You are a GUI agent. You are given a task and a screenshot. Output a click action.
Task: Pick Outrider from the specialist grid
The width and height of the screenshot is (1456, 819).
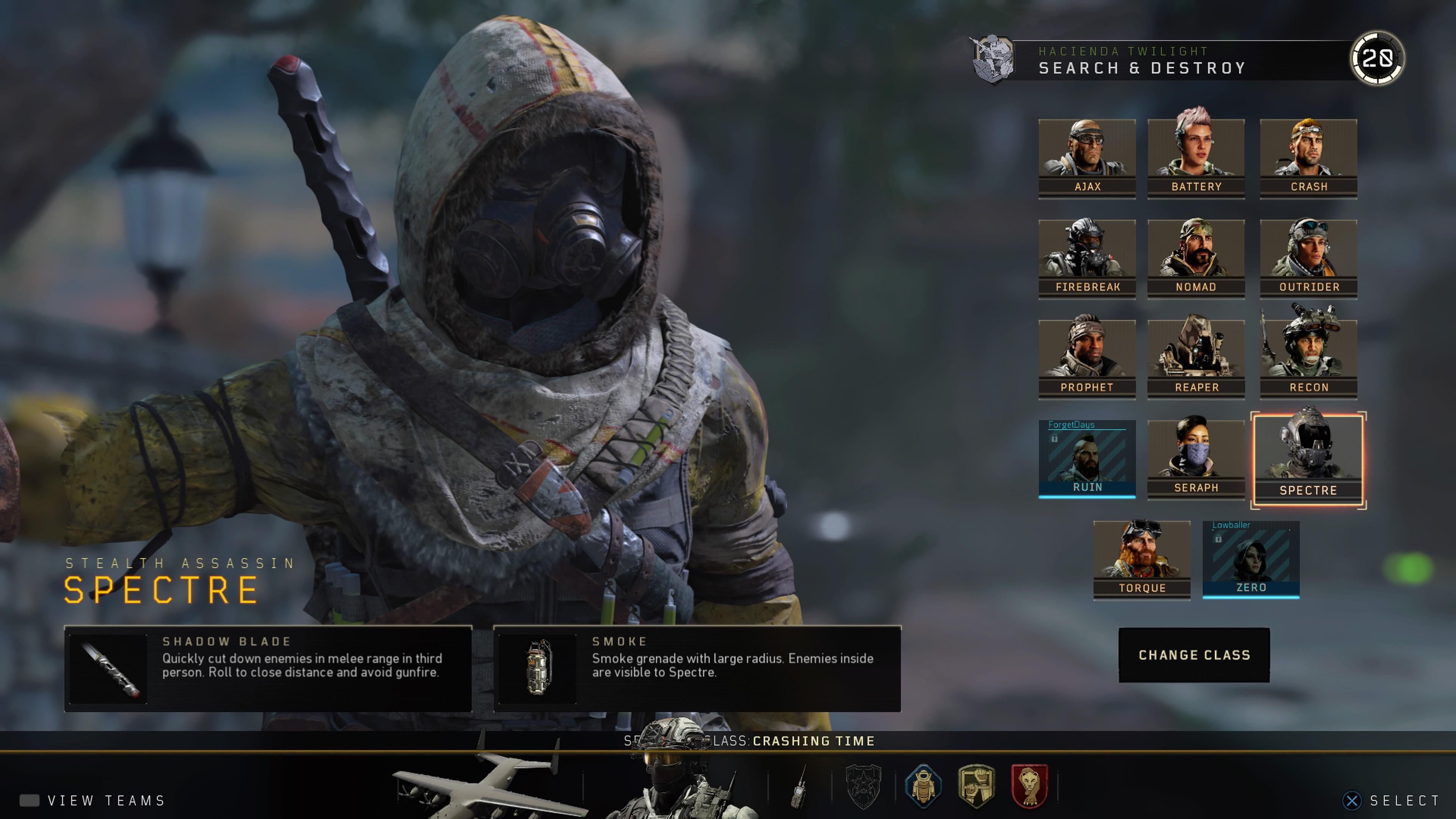[1308, 259]
